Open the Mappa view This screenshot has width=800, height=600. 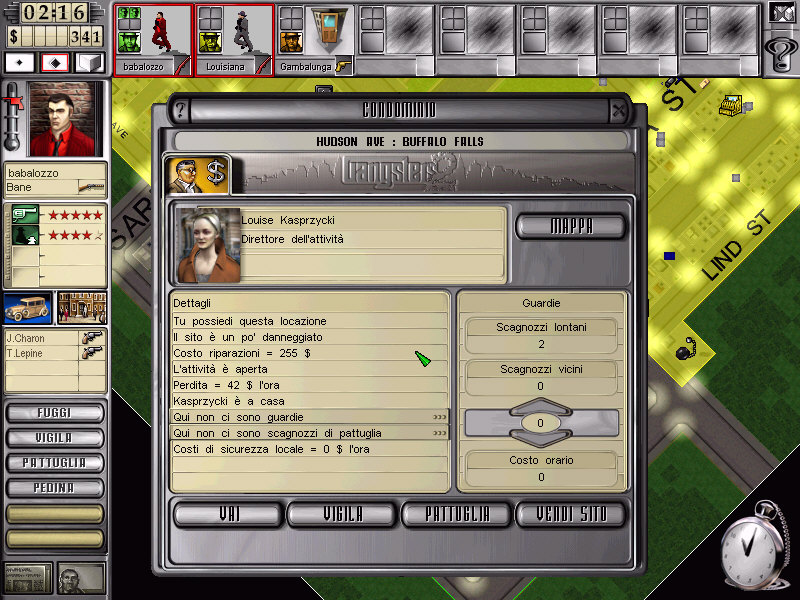(x=571, y=226)
